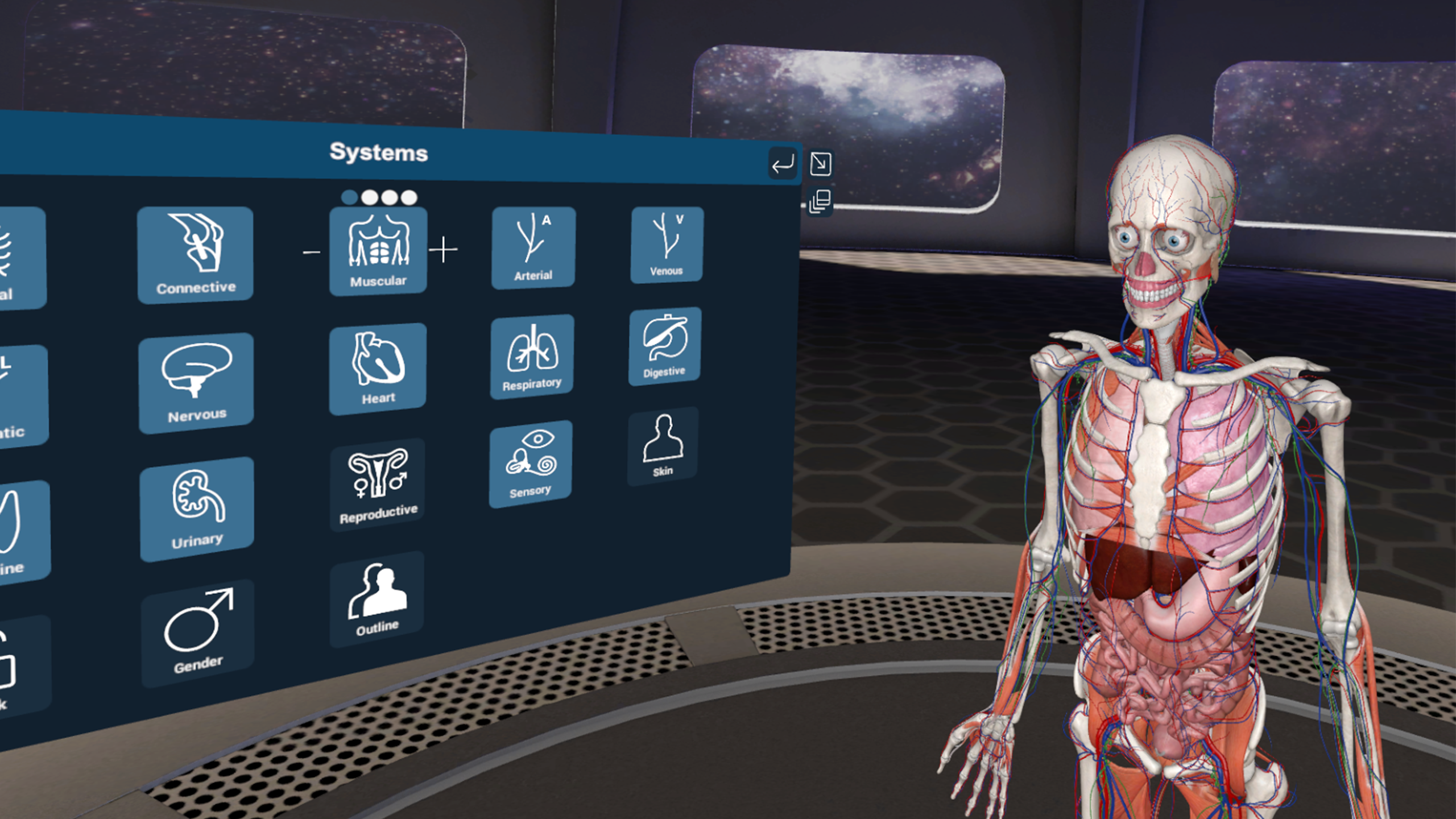
Task: Enable the Urinary system tile
Action: [197, 510]
